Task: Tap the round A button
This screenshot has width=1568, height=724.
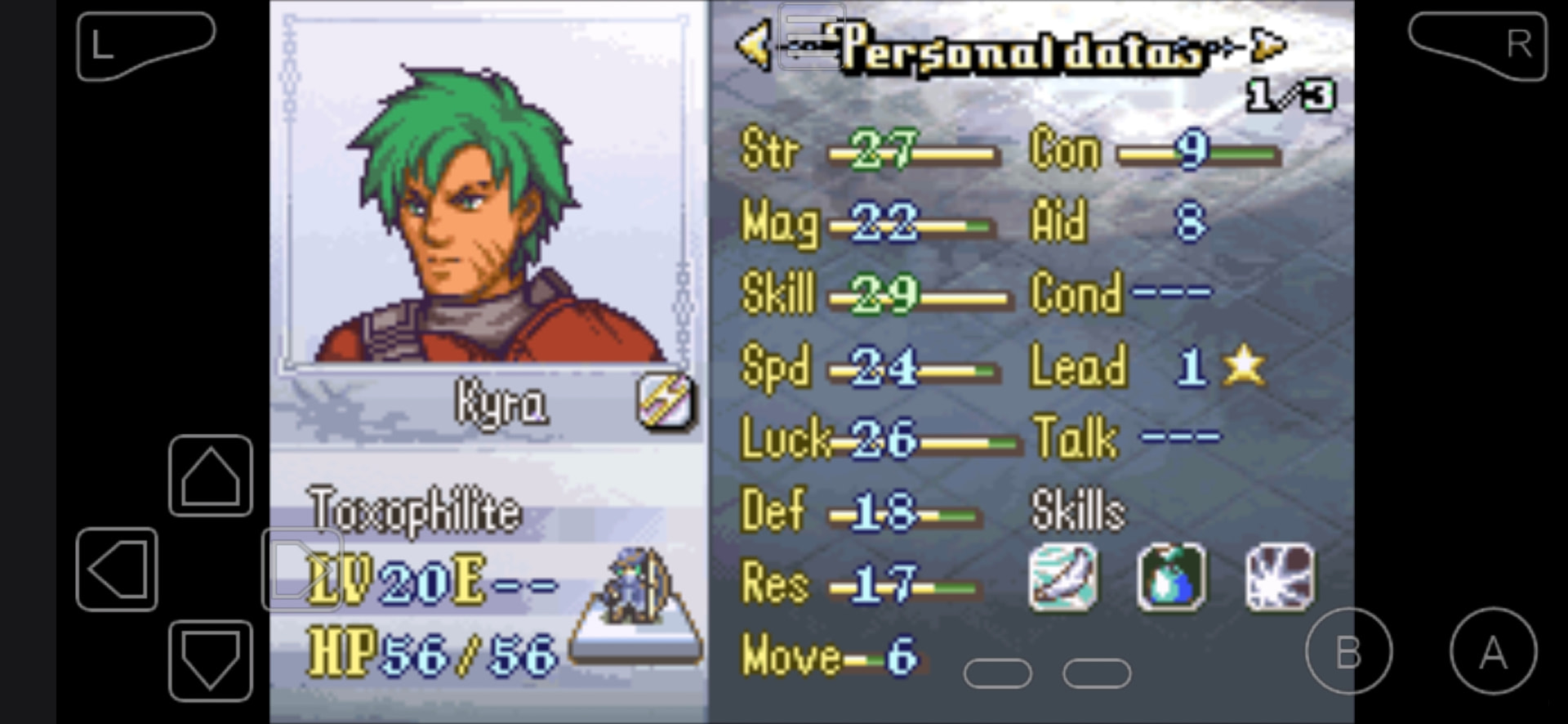Action: [x=1493, y=651]
